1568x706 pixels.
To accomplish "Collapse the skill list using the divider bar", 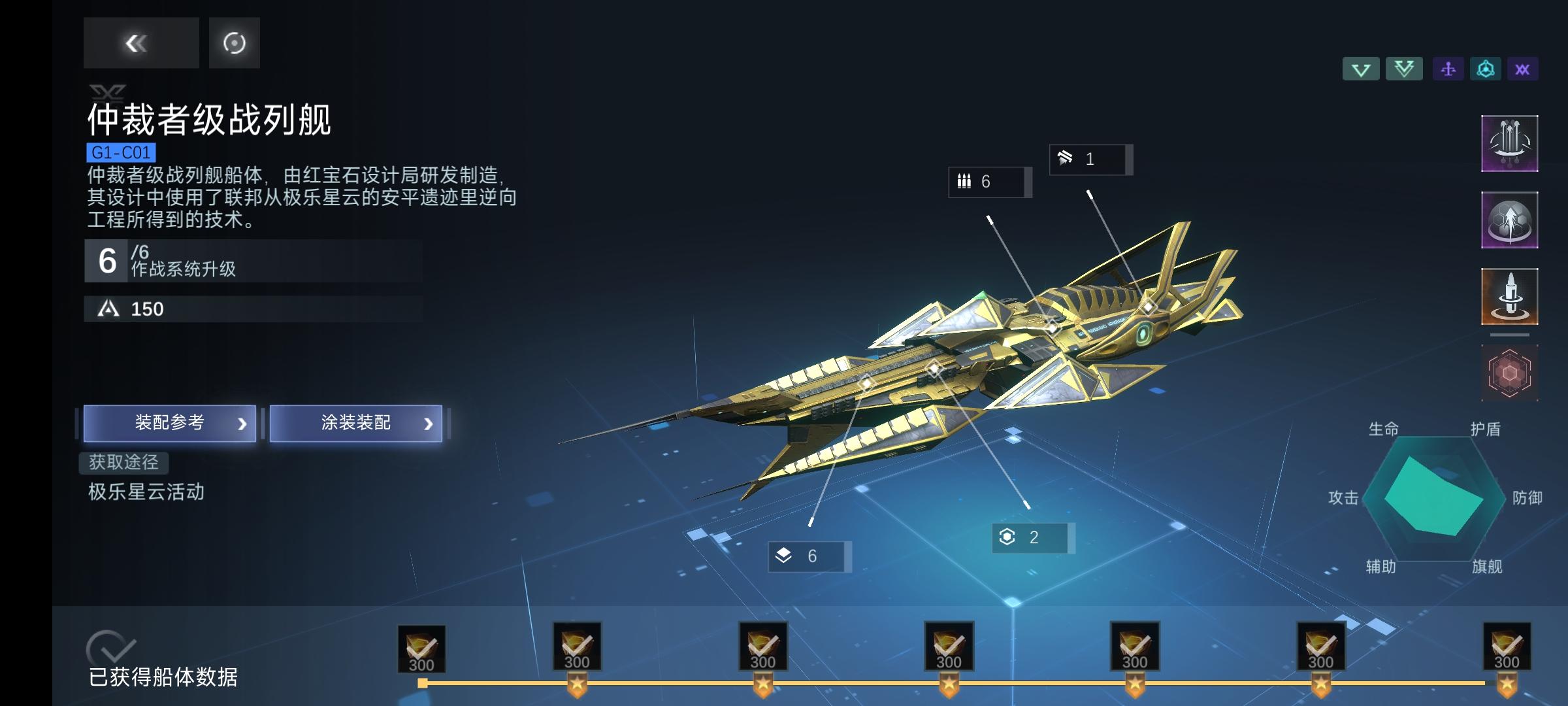I will pyautogui.click(x=1510, y=335).
